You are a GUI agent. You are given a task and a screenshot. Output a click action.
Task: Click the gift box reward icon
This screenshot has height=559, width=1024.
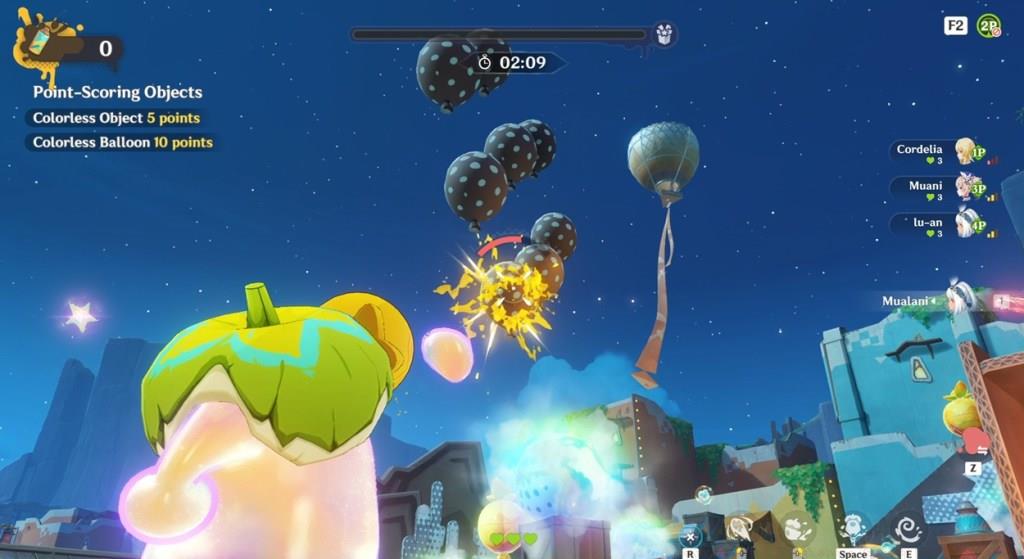pos(664,35)
